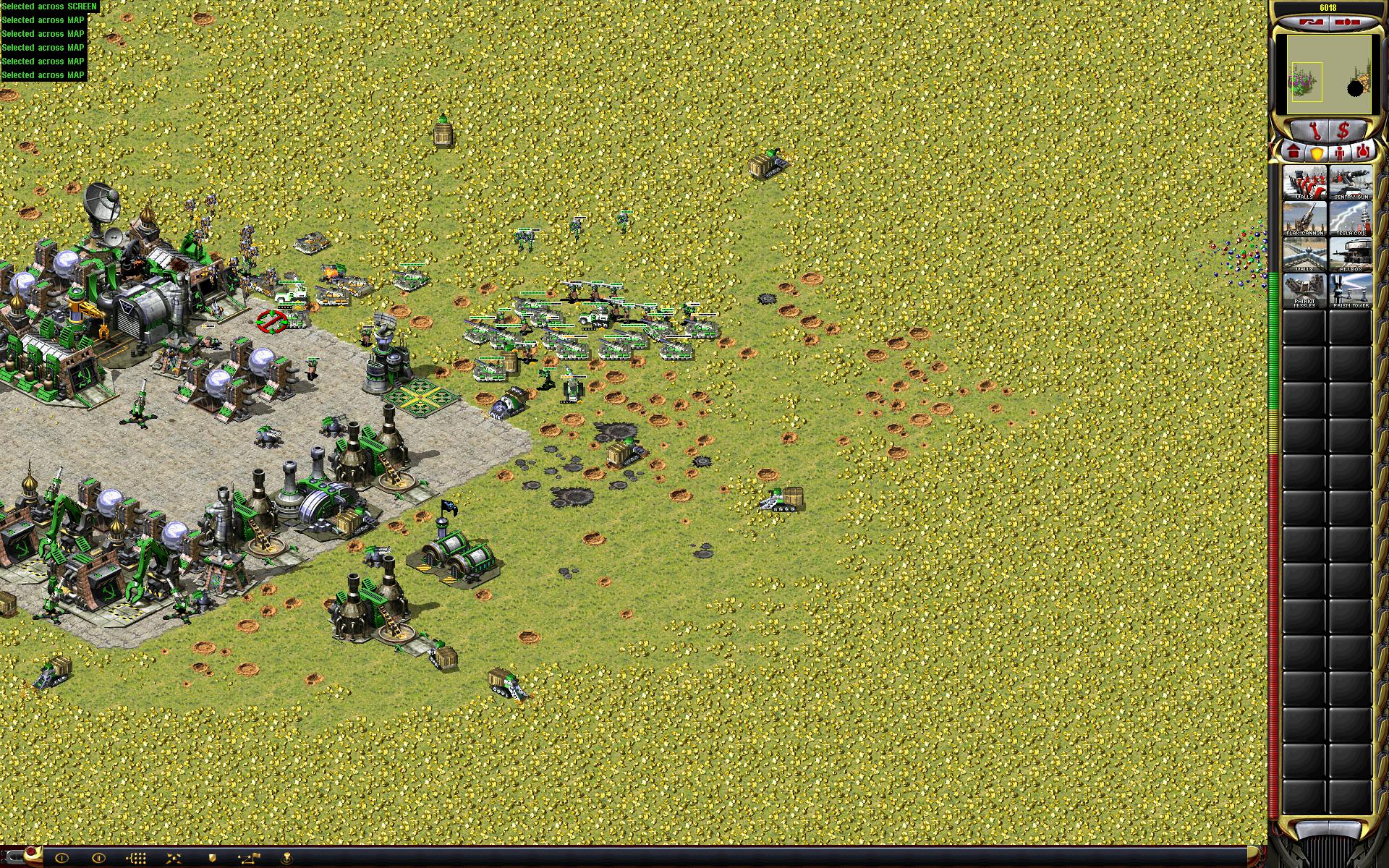
Task: Select the red-topped Soviet Walls icon
Action: click(1304, 182)
